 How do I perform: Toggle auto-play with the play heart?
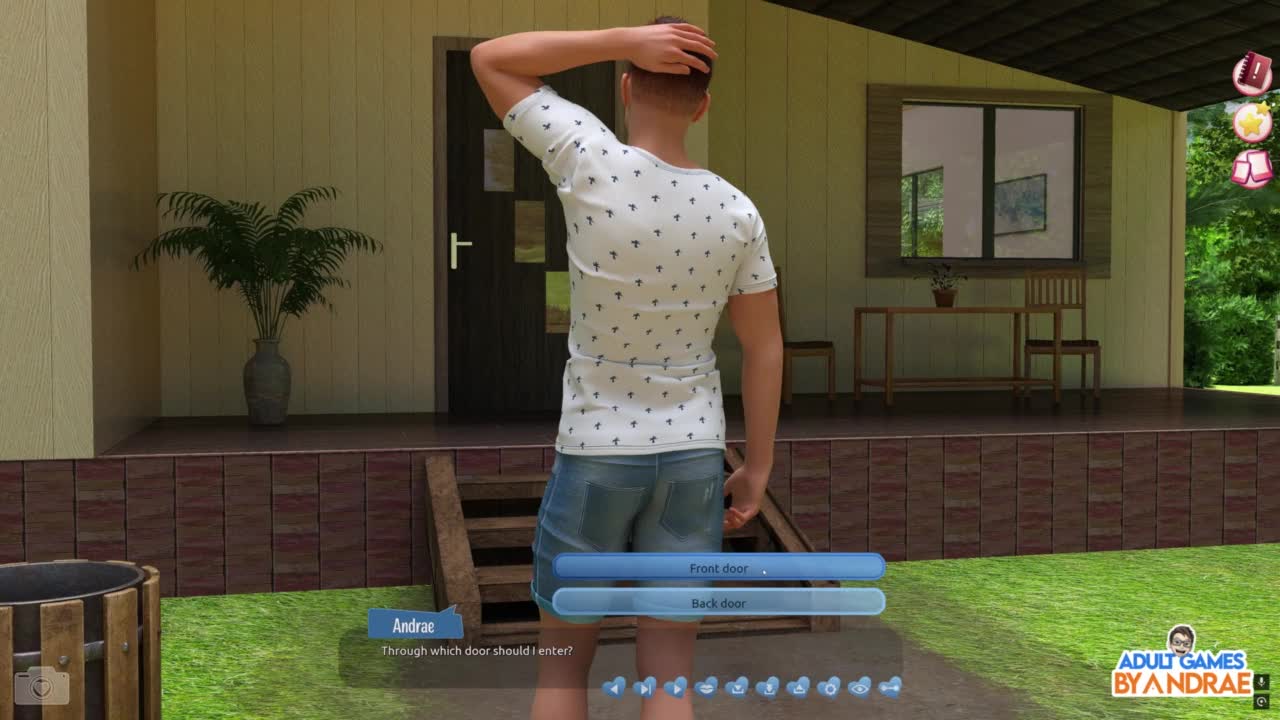pos(675,687)
